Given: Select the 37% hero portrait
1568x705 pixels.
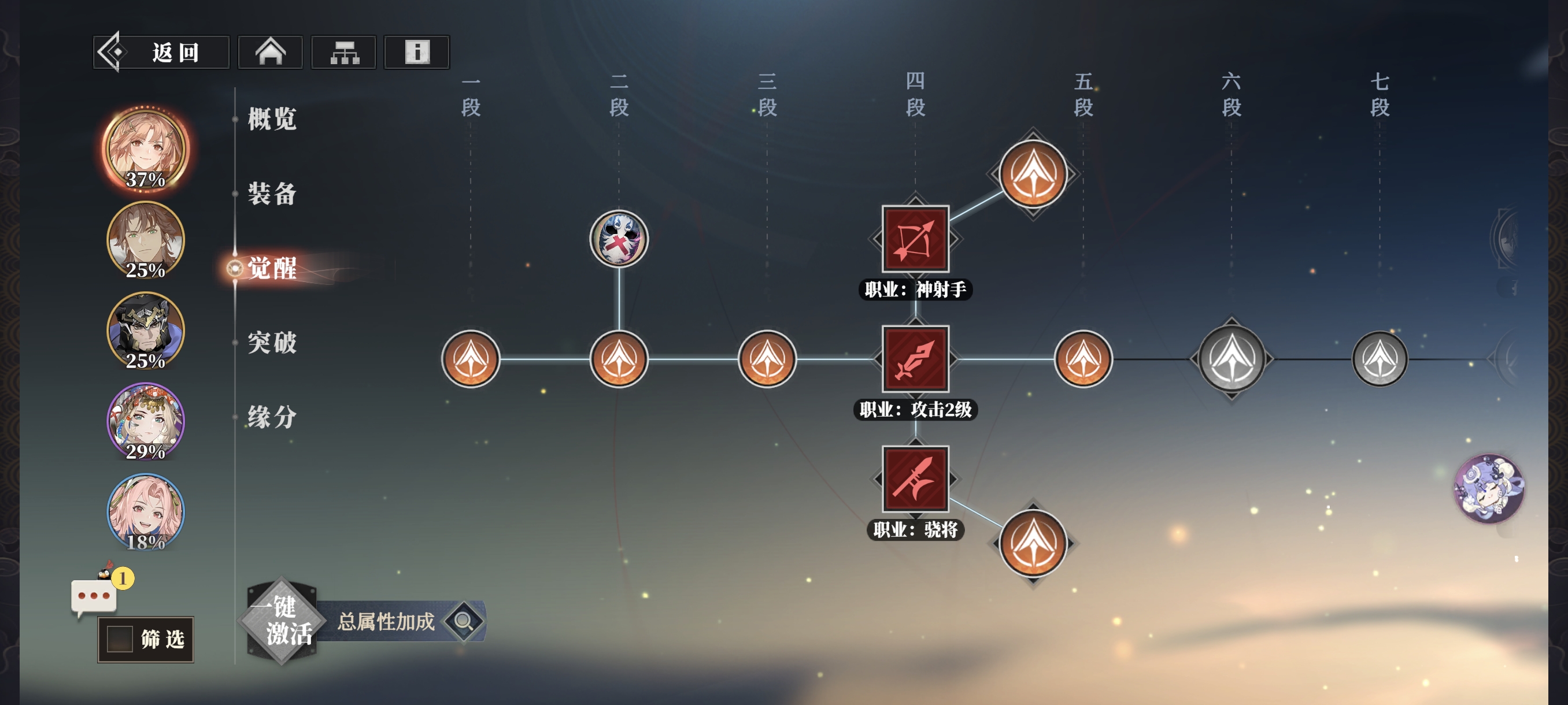Looking at the screenshot, I should point(146,150).
